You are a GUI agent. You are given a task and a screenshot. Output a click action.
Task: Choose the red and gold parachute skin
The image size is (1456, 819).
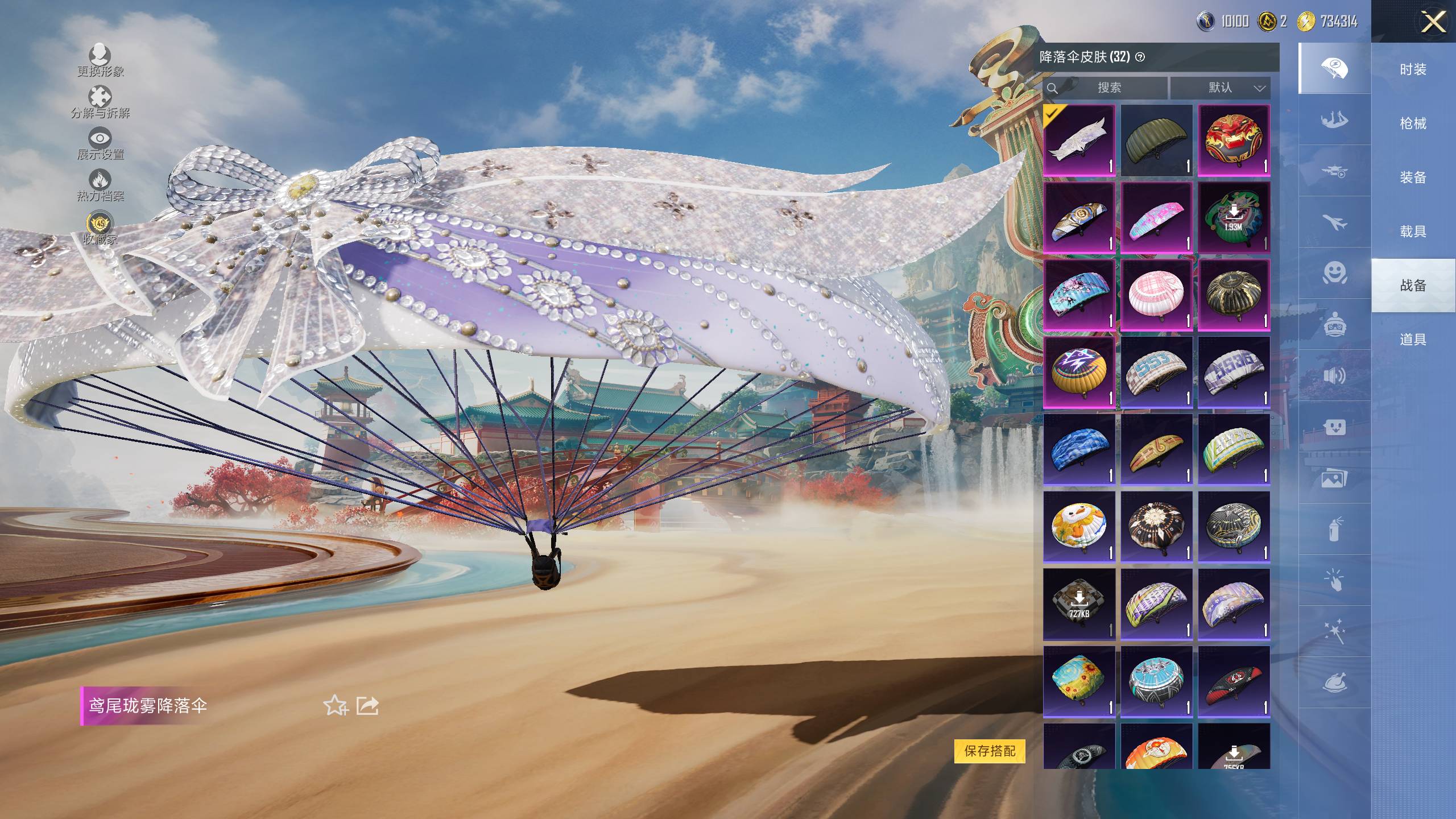point(1234,140)
